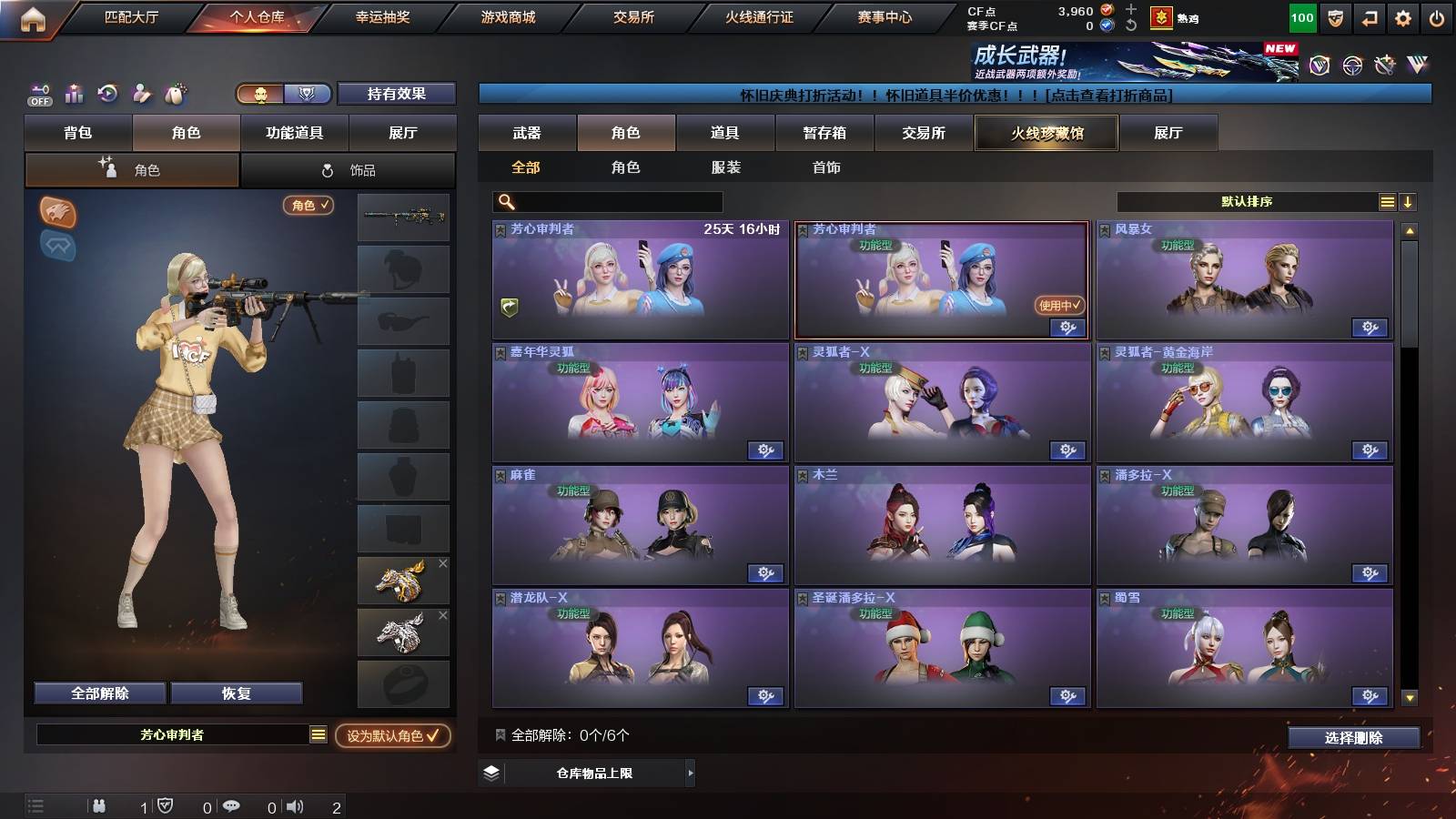Viewport: 1456px width, 819px height.
Task: Open the wrench customization icon below the banner
Action: coord(1385,66)
